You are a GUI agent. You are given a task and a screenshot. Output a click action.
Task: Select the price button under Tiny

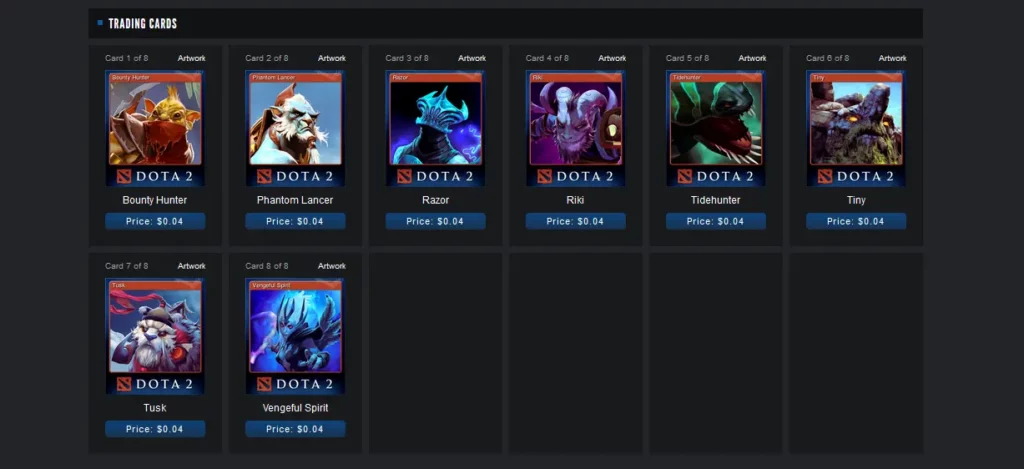pos(855,221)
